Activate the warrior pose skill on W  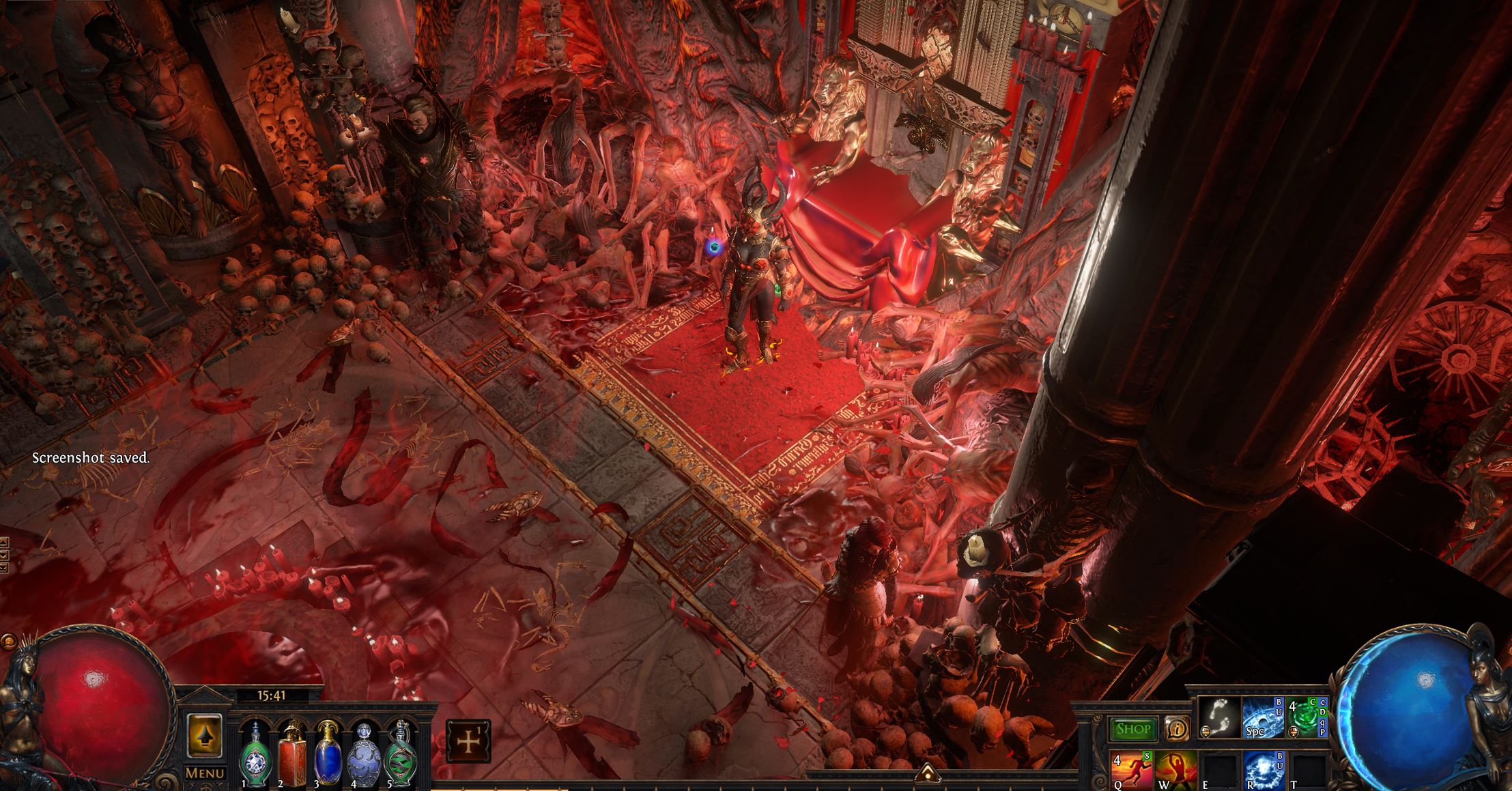(1175, 770)
